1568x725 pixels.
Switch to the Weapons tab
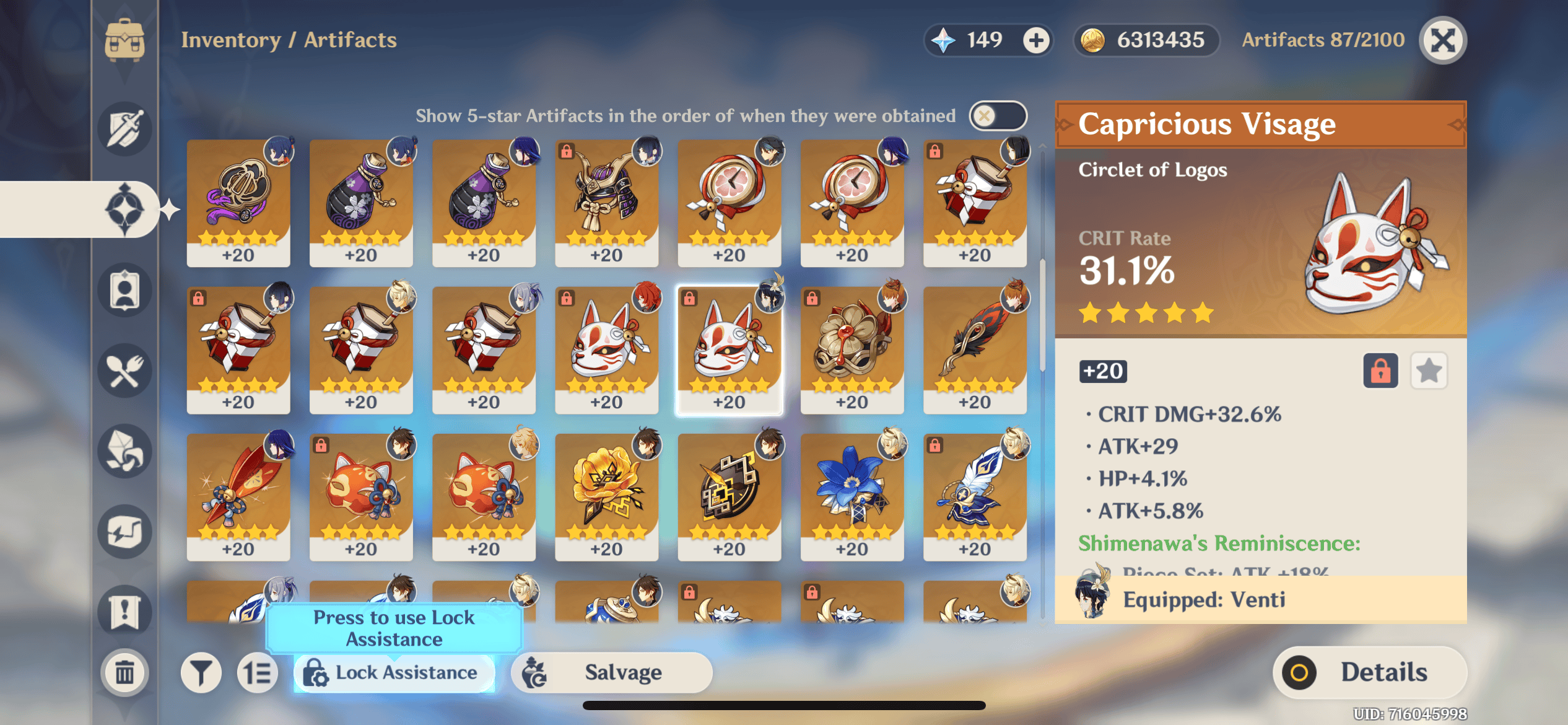[x=124, y=129]
